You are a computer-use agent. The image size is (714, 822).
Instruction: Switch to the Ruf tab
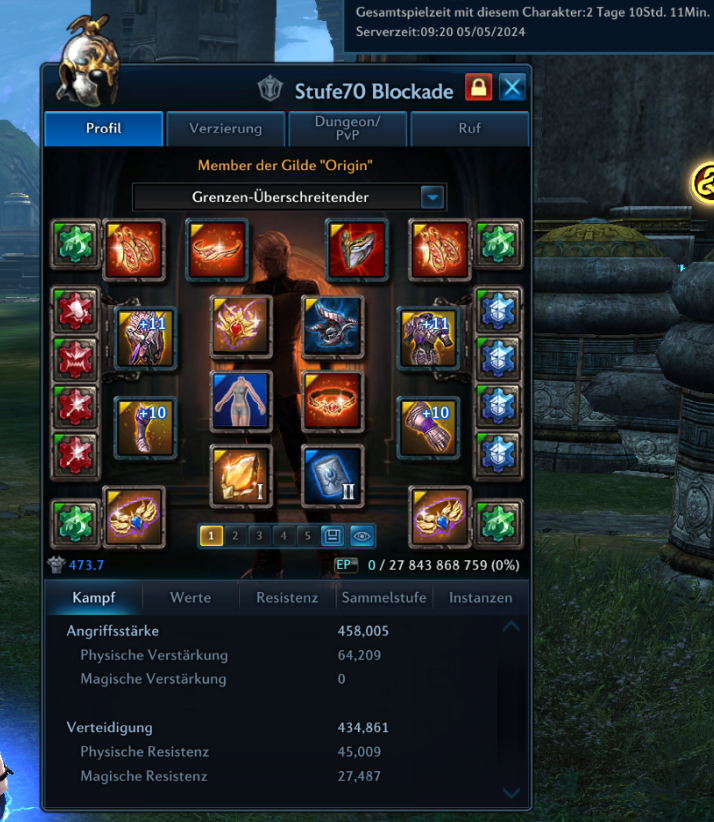[469, 129]
